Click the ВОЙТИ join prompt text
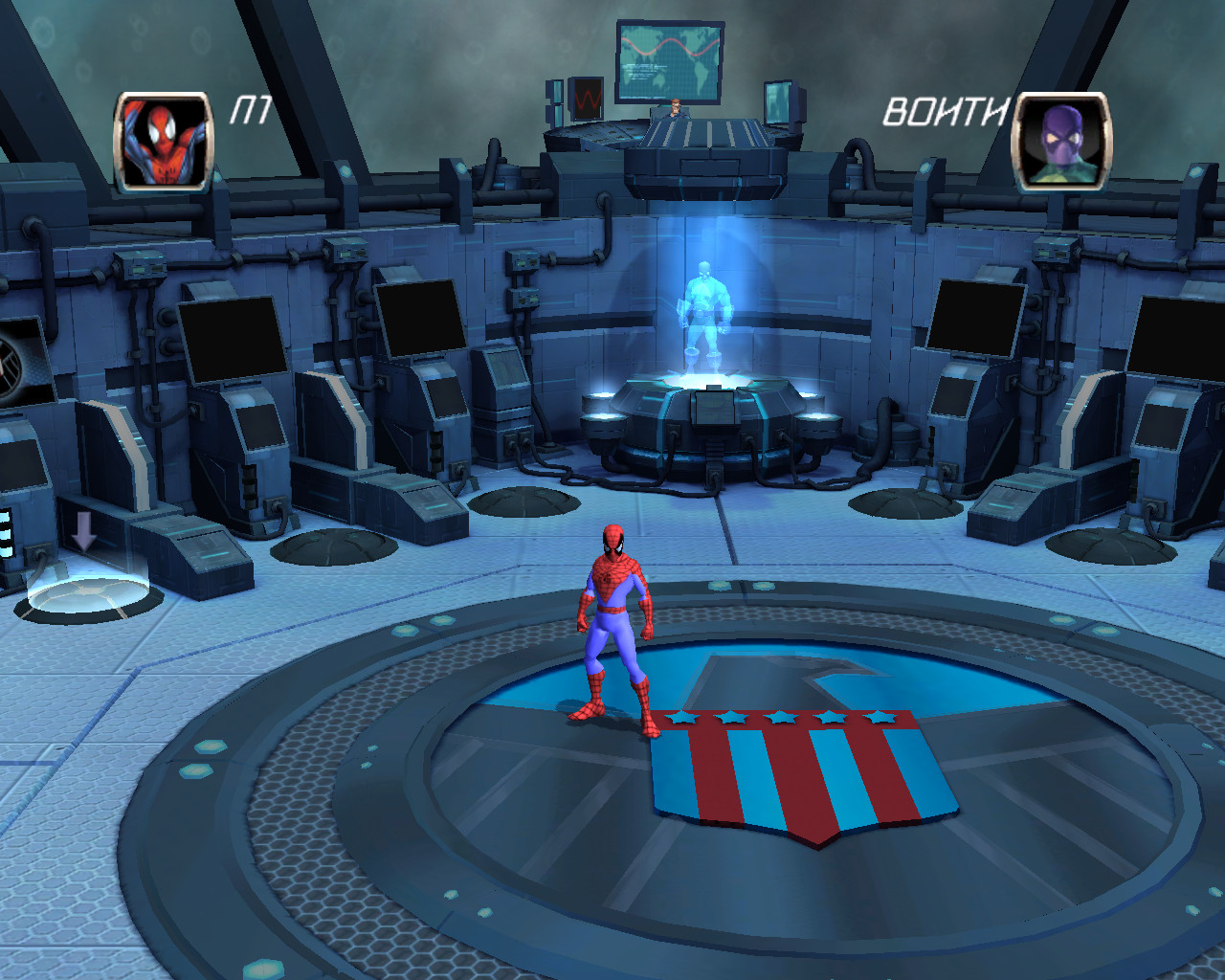 tap(946, 113)
